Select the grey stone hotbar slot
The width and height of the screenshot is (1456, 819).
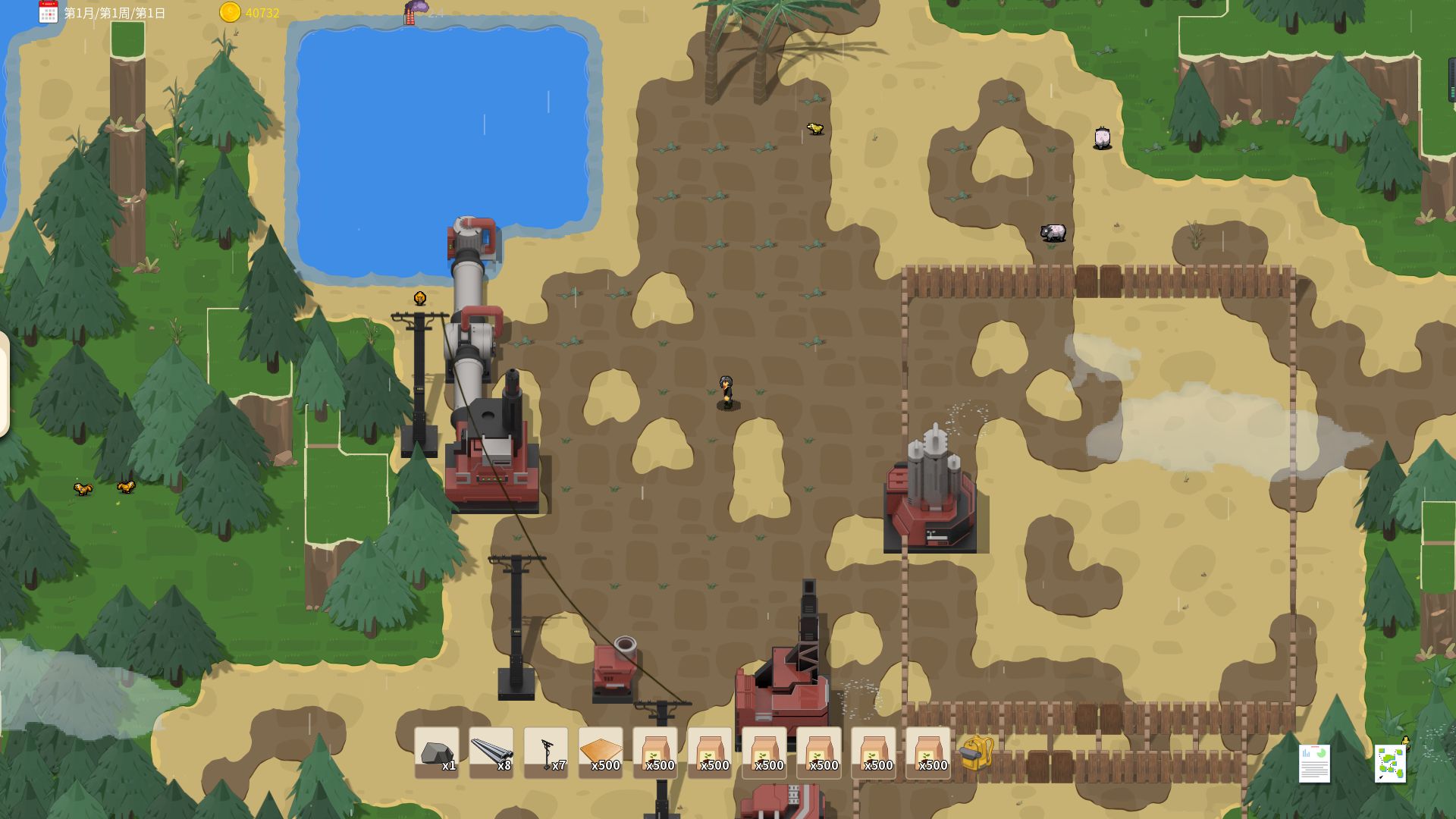coord(436,752)
